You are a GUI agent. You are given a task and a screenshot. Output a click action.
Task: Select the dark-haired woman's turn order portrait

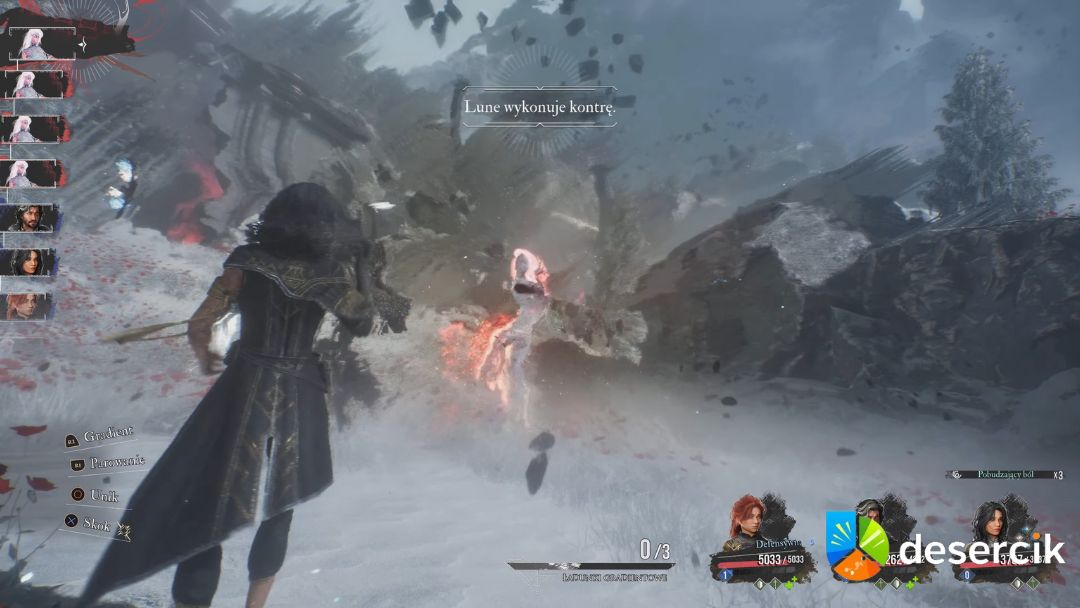30,262
